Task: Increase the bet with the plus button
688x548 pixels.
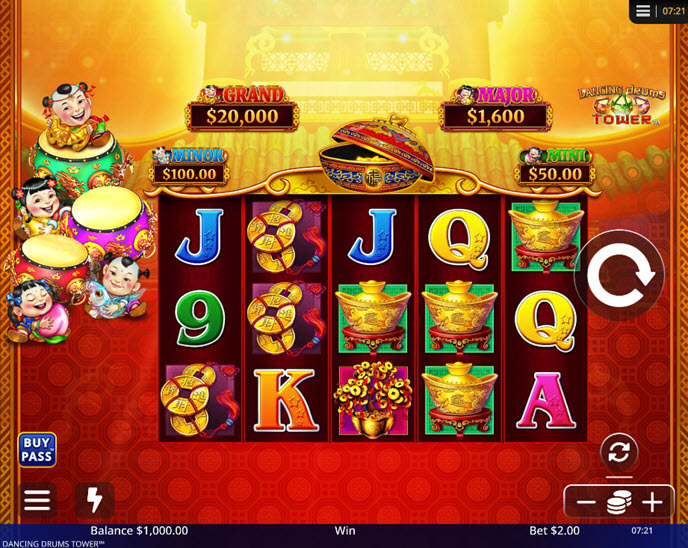Action: pos(653,502)
